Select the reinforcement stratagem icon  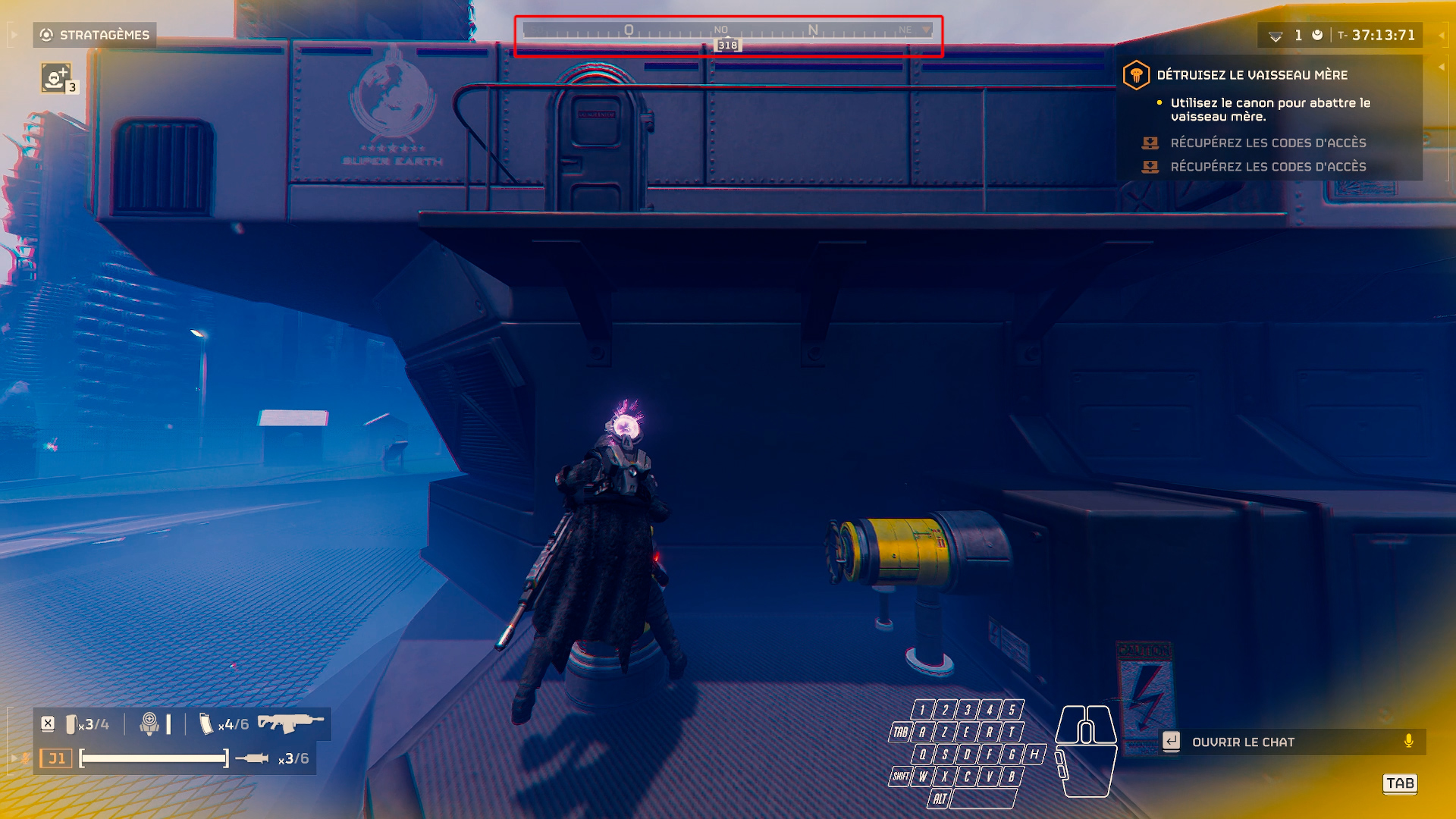tap(55, 78)
